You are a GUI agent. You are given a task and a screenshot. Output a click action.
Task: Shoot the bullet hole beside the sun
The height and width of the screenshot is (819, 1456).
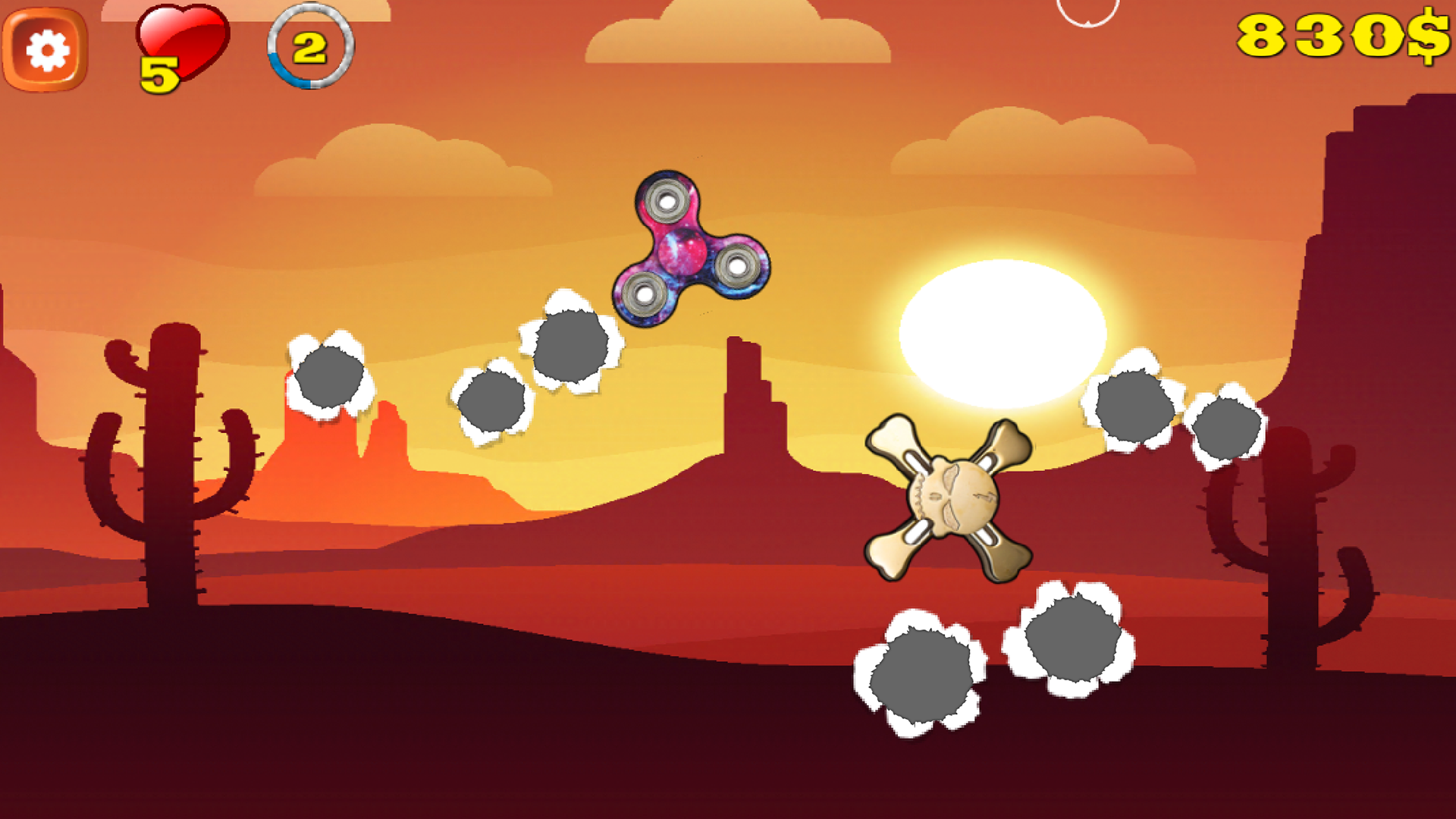(1134, 407)
